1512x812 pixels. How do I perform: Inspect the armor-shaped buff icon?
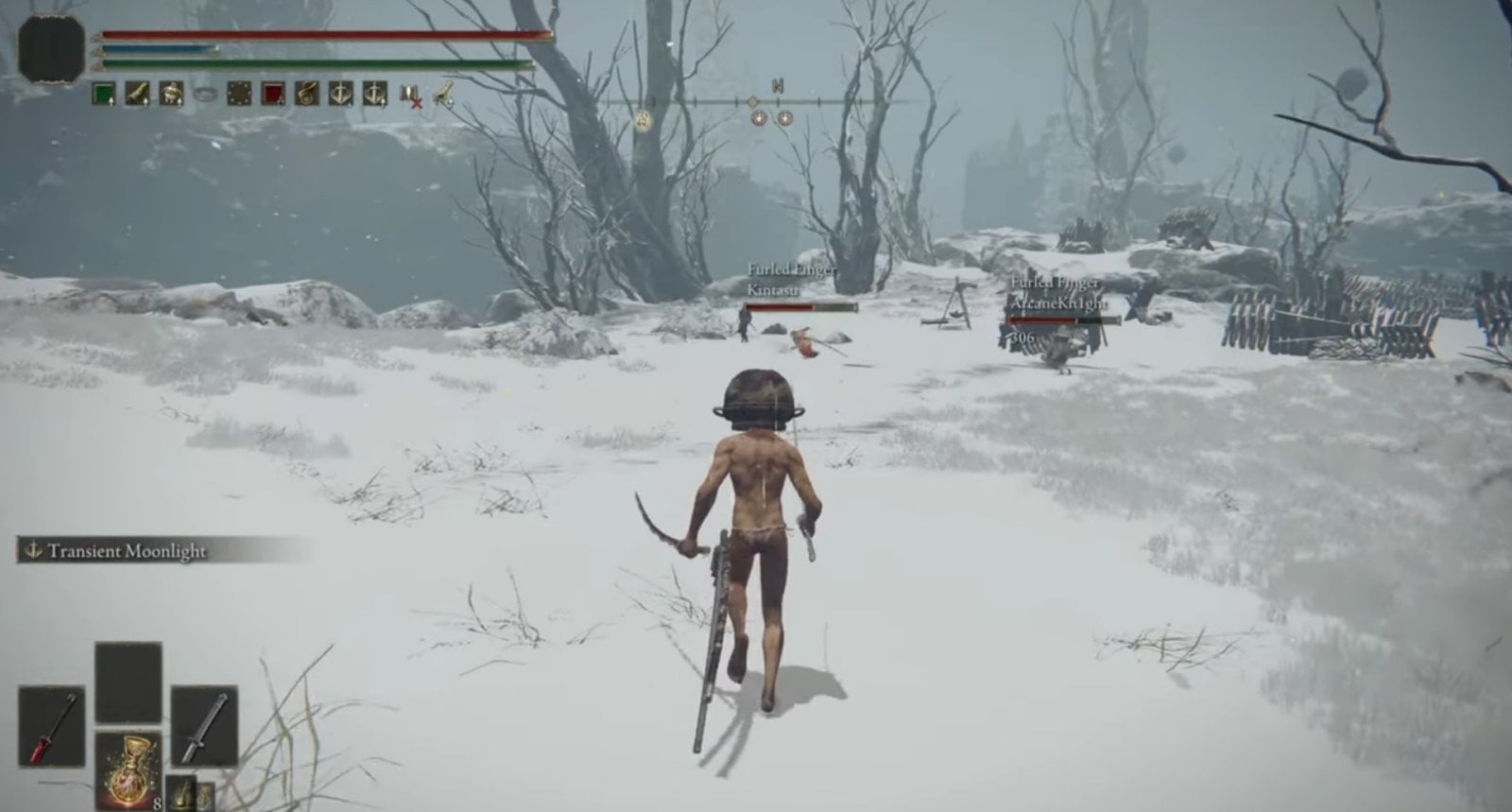pyautogui.click(x=171, y=94)
